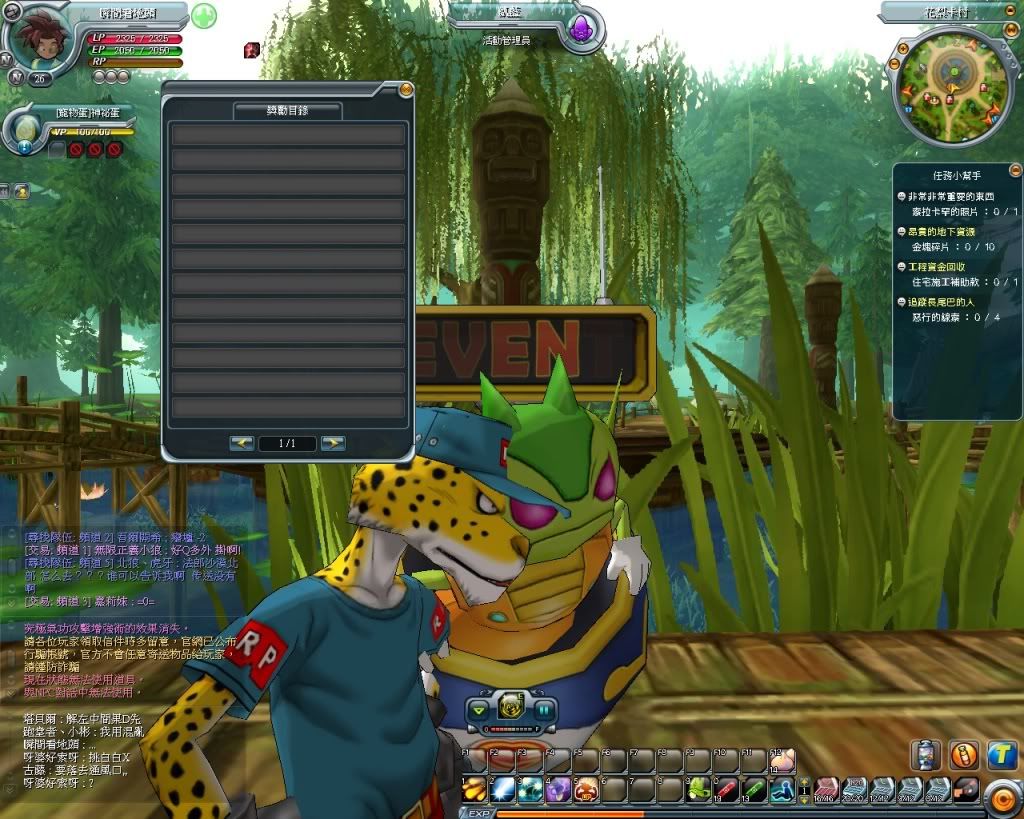The image size is (1024, 819).
Task: Go to the previous page in reward list
Action: [x=241, y=443]
